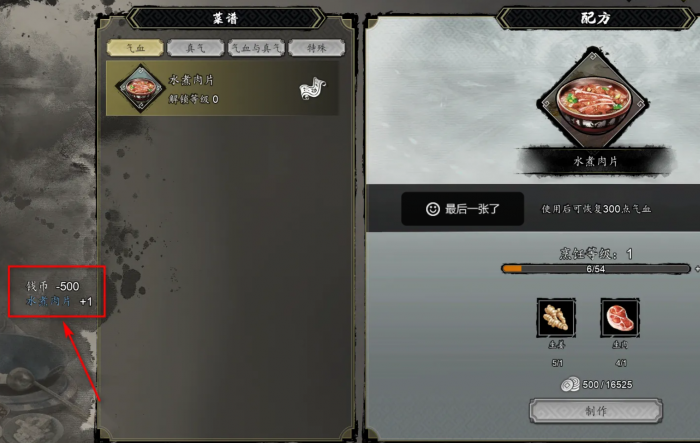700x443 pixels.
Task: Select the 气血与真气 tab
Action: (257, 47)
